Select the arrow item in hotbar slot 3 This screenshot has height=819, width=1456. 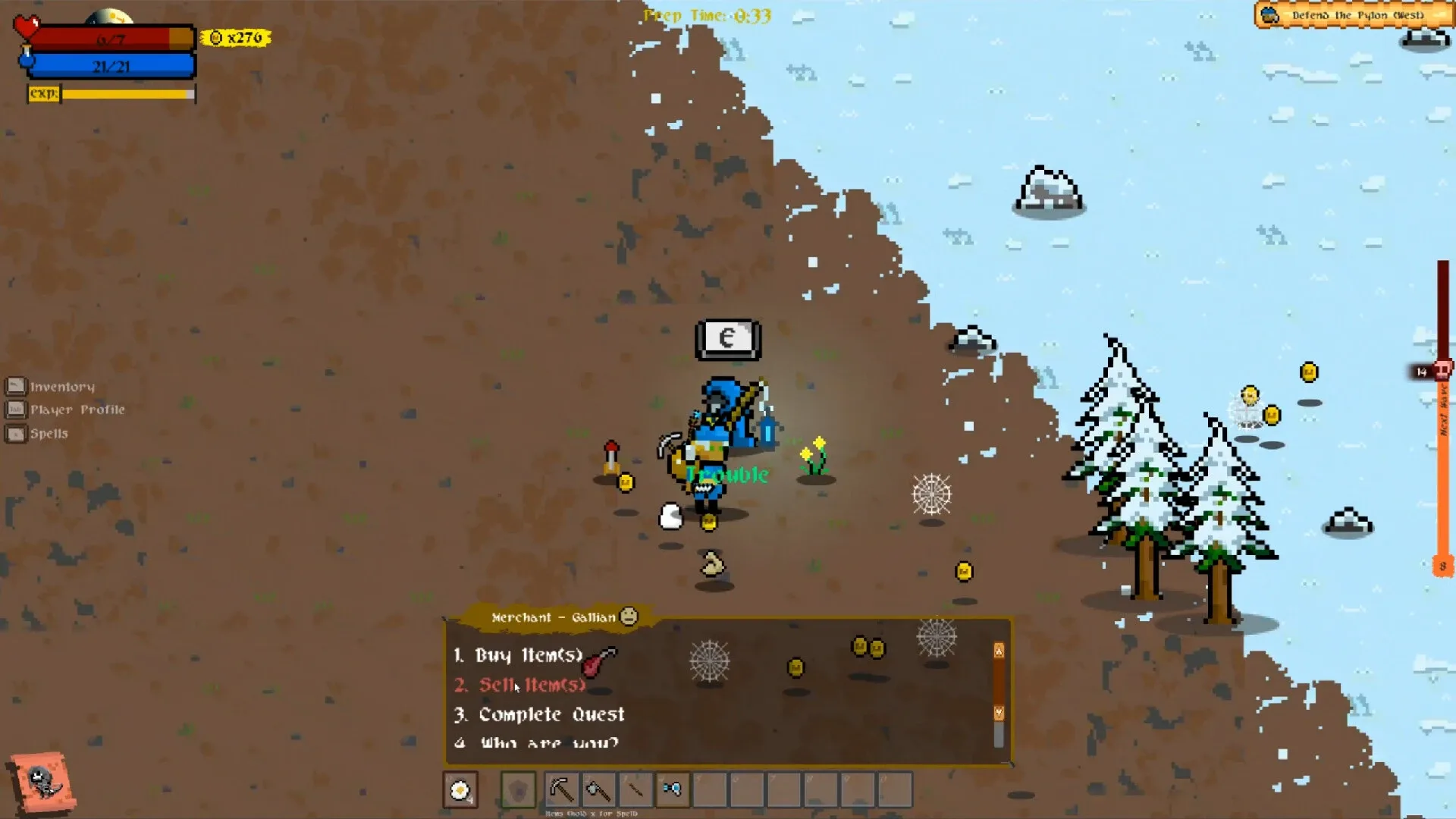point(635,790)
